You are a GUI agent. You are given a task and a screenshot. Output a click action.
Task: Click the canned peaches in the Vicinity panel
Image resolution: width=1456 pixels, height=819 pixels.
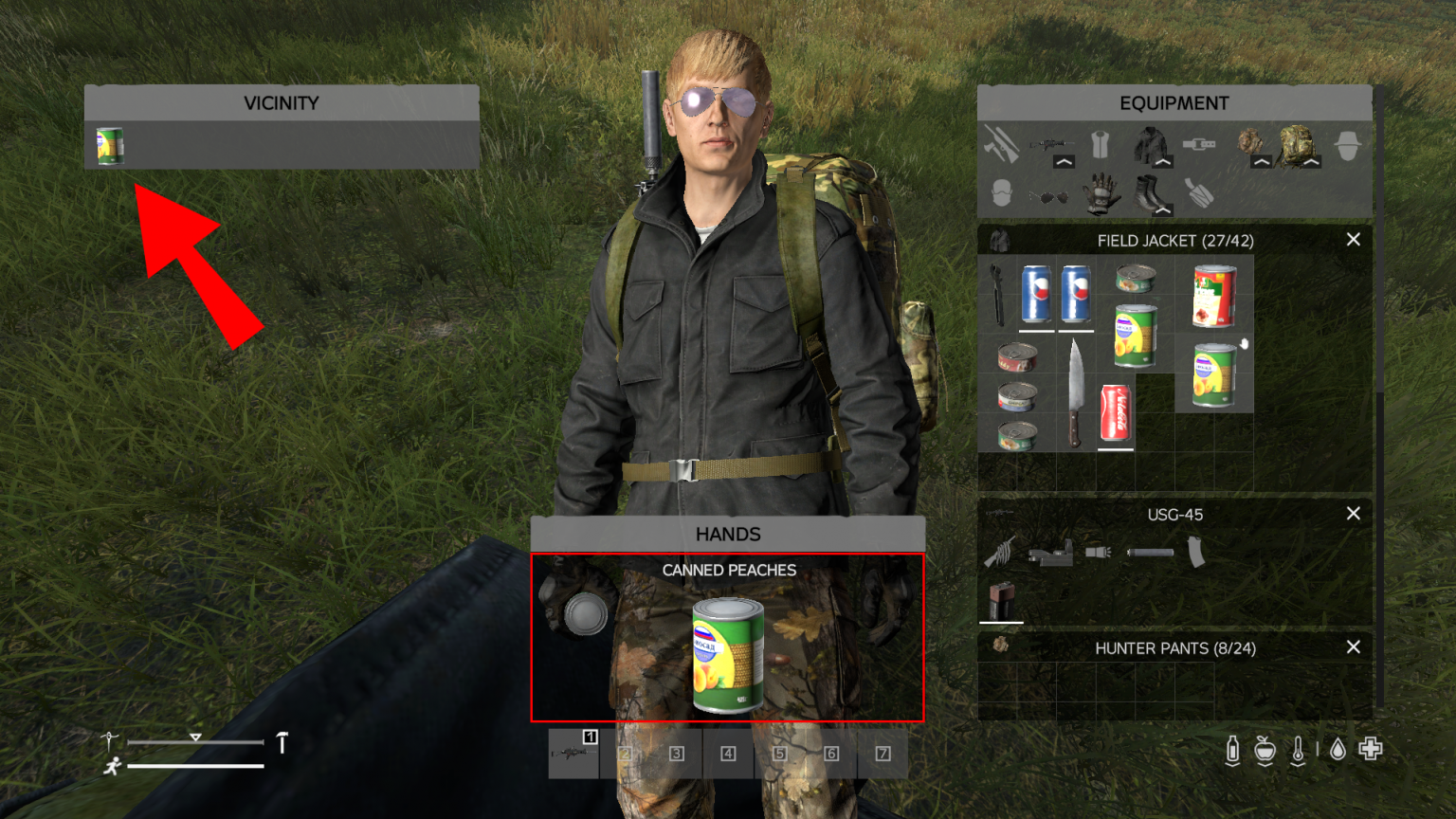coord(108,147)
